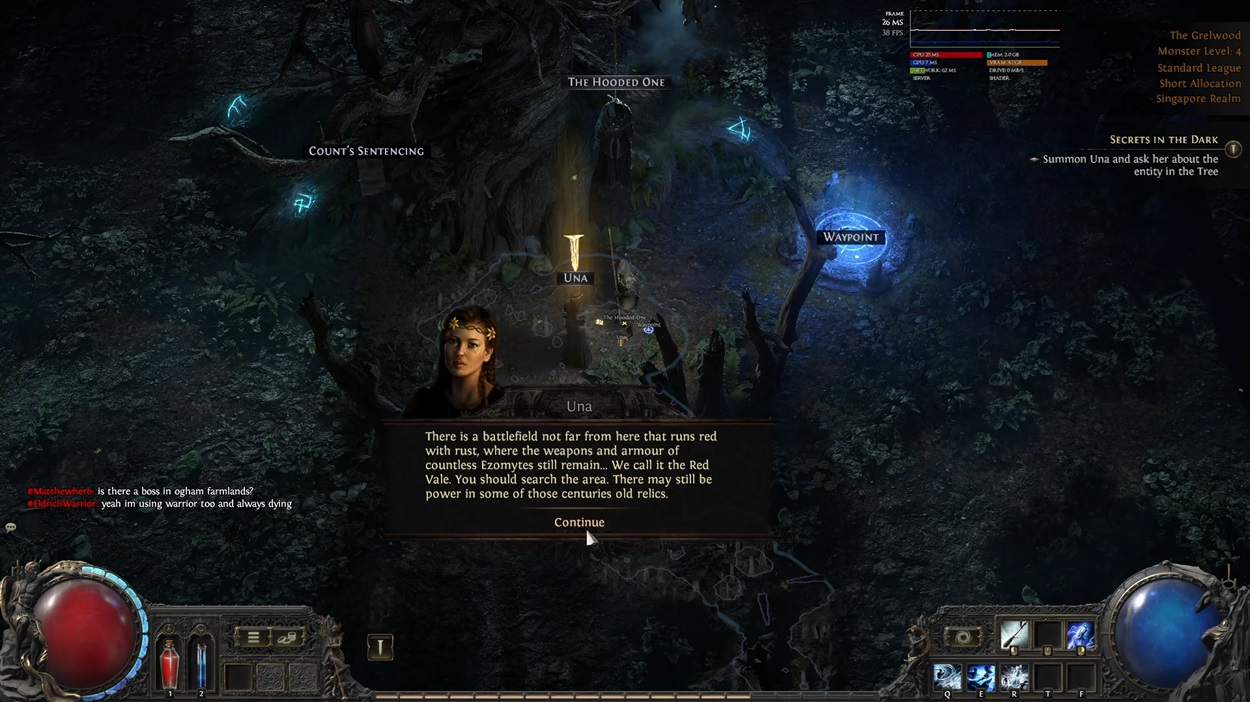Viewport: 1250px width, 702px height.
Task: Open the coin stack shop button
Action: coord(287,637)
